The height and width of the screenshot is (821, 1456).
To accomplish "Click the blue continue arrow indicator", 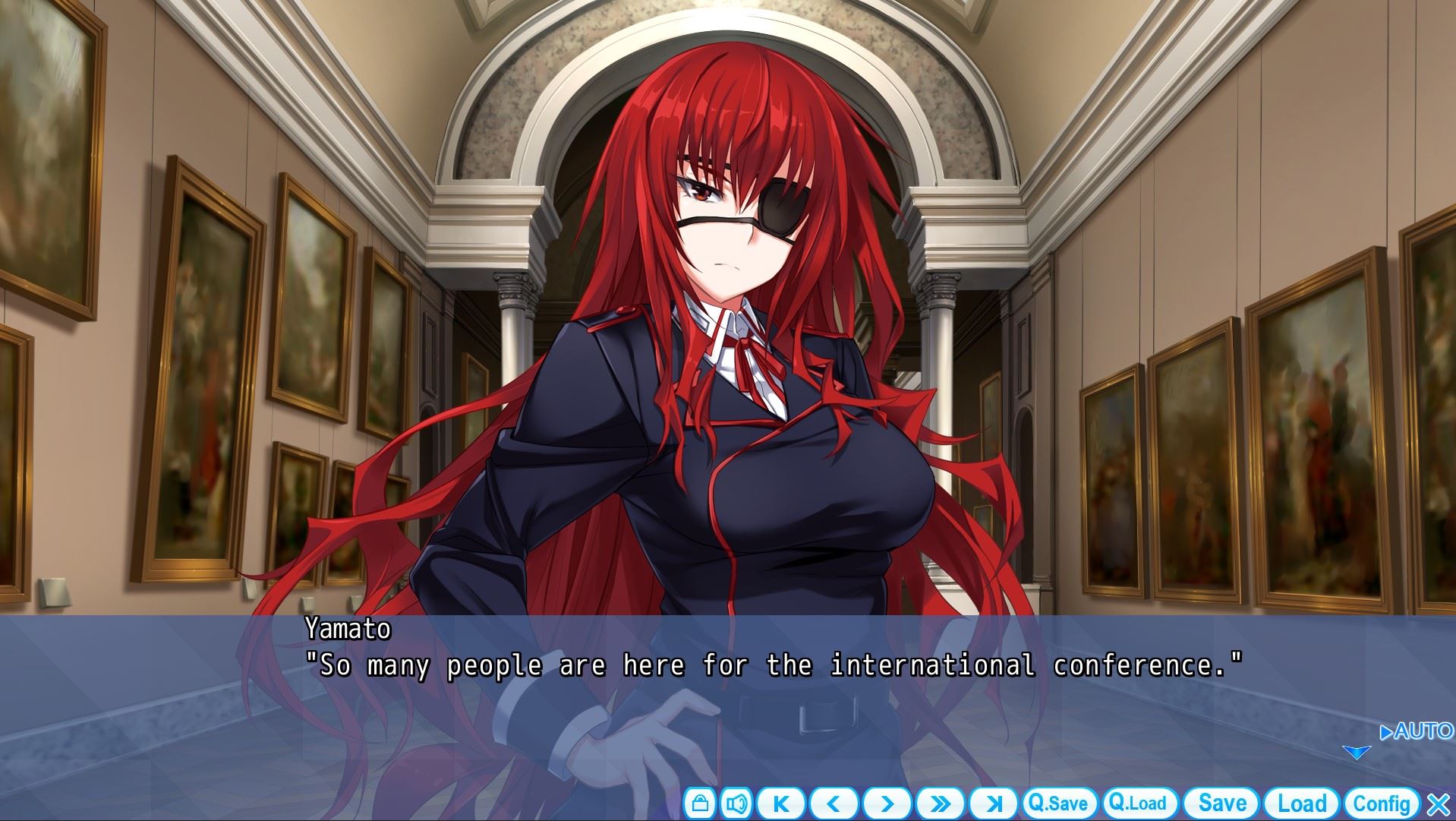I will [1356, 753].
